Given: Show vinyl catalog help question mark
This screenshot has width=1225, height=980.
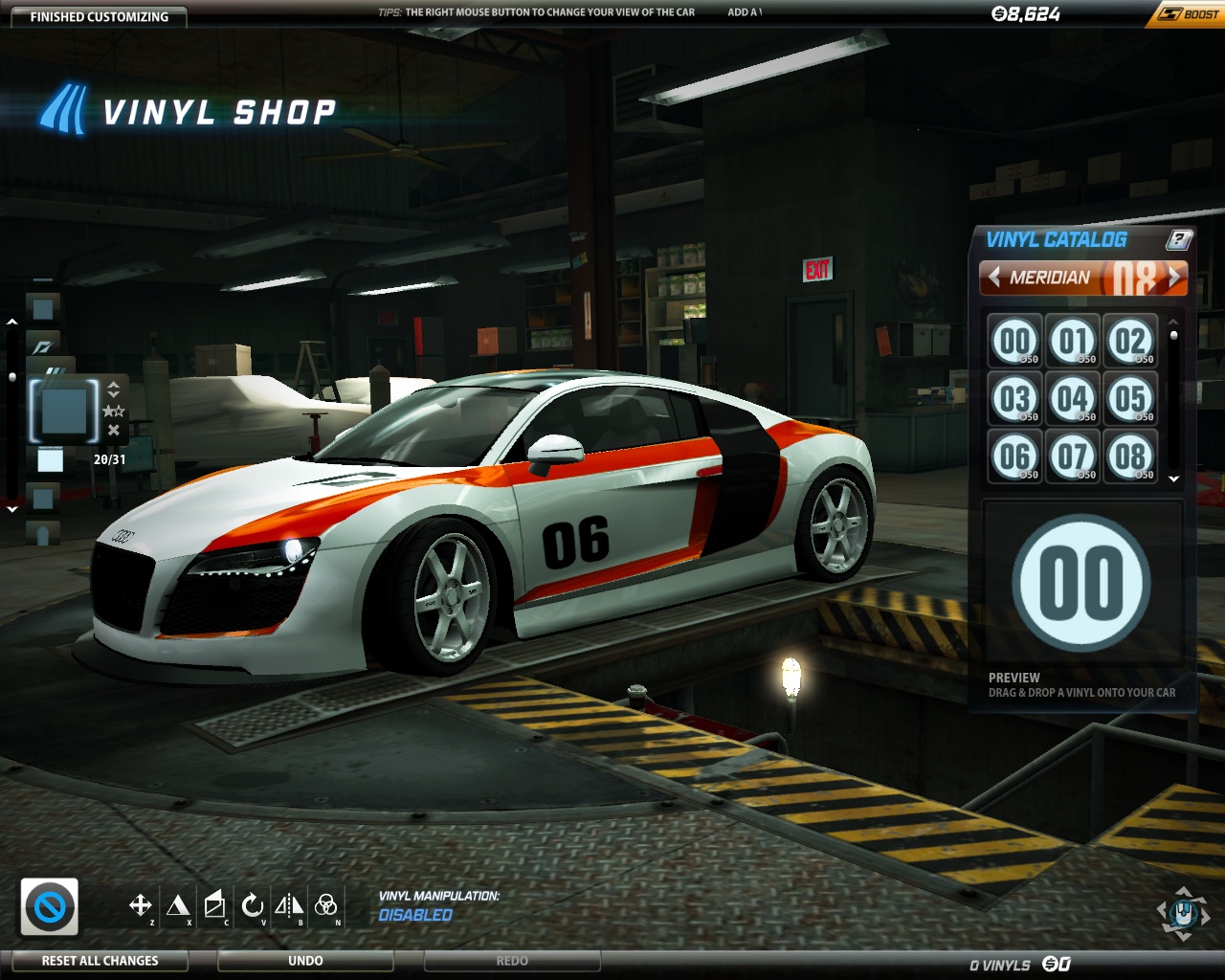Looking at the screenshot, I should [1180, 239].
